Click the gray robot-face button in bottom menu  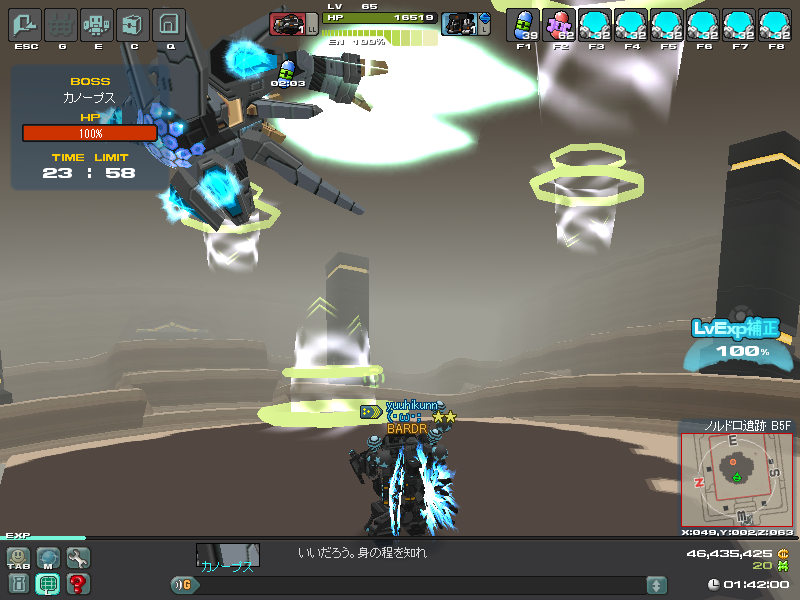[19, 584]
